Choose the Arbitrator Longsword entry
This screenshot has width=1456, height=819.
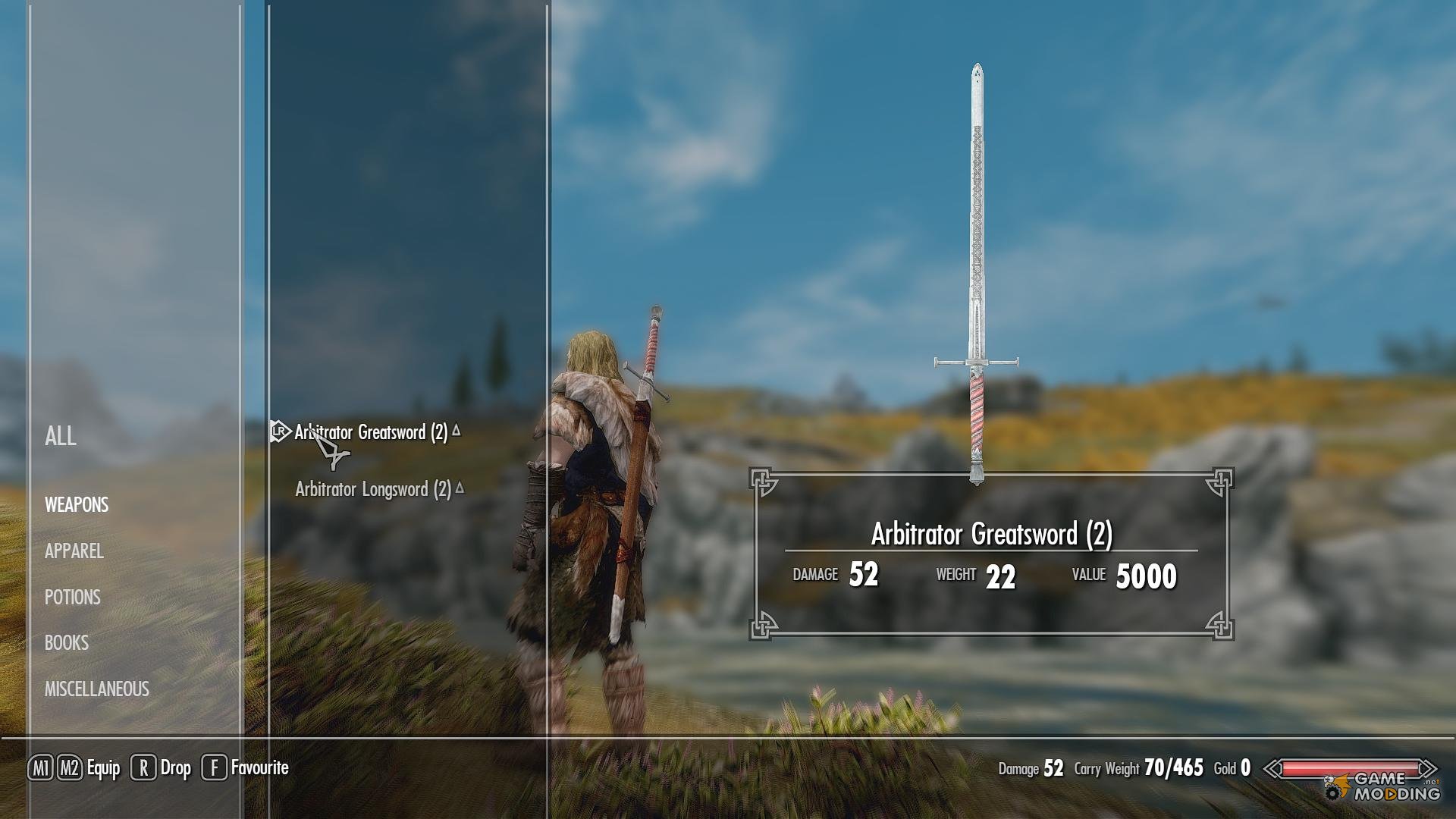373,489
